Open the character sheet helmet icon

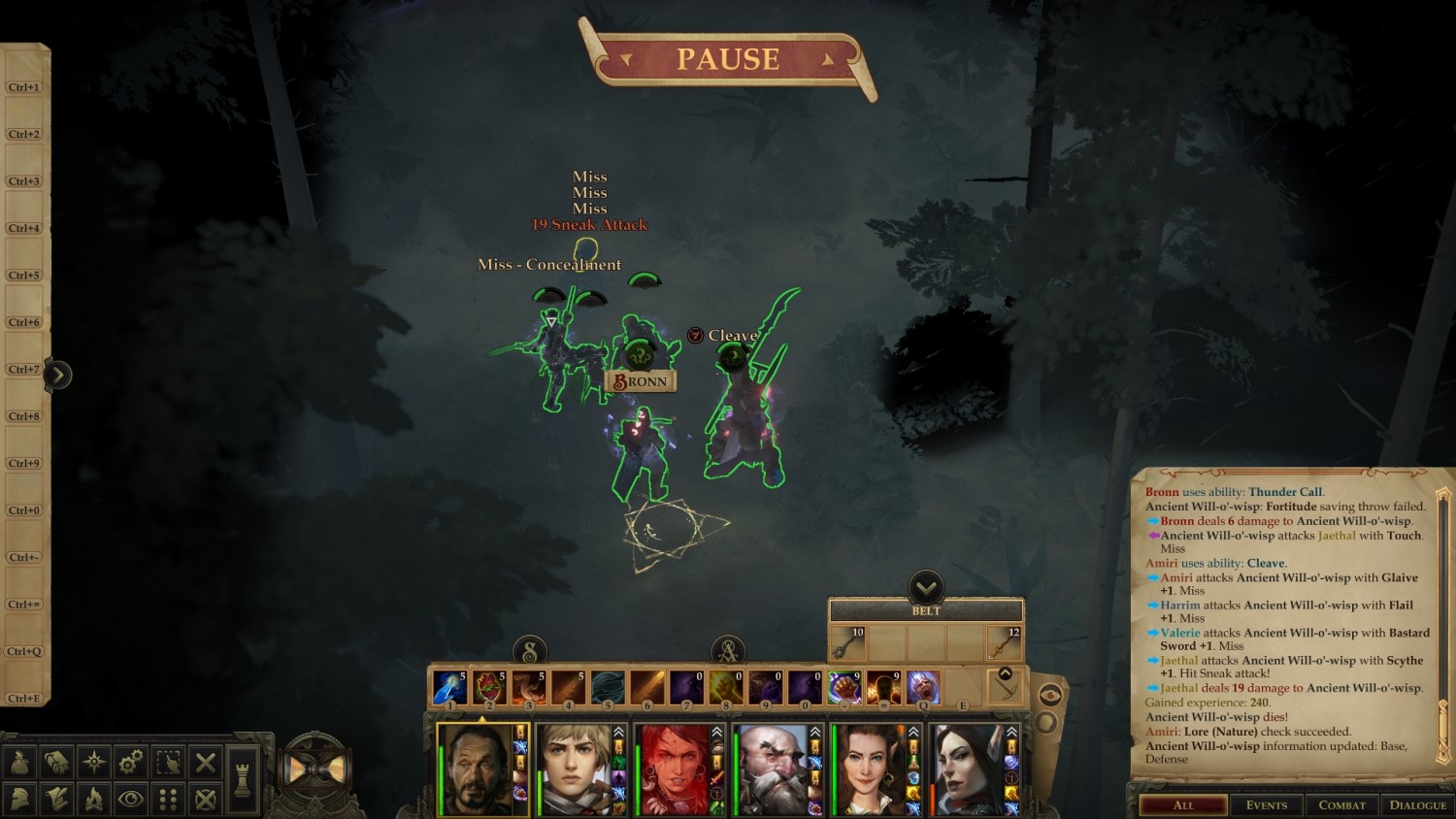pos(19,800)
